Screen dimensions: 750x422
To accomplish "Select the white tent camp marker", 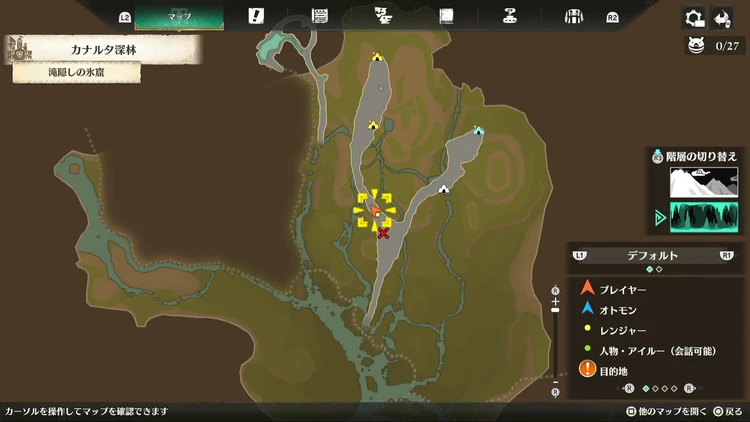I will pyautogui.click(x=443, y=188).
